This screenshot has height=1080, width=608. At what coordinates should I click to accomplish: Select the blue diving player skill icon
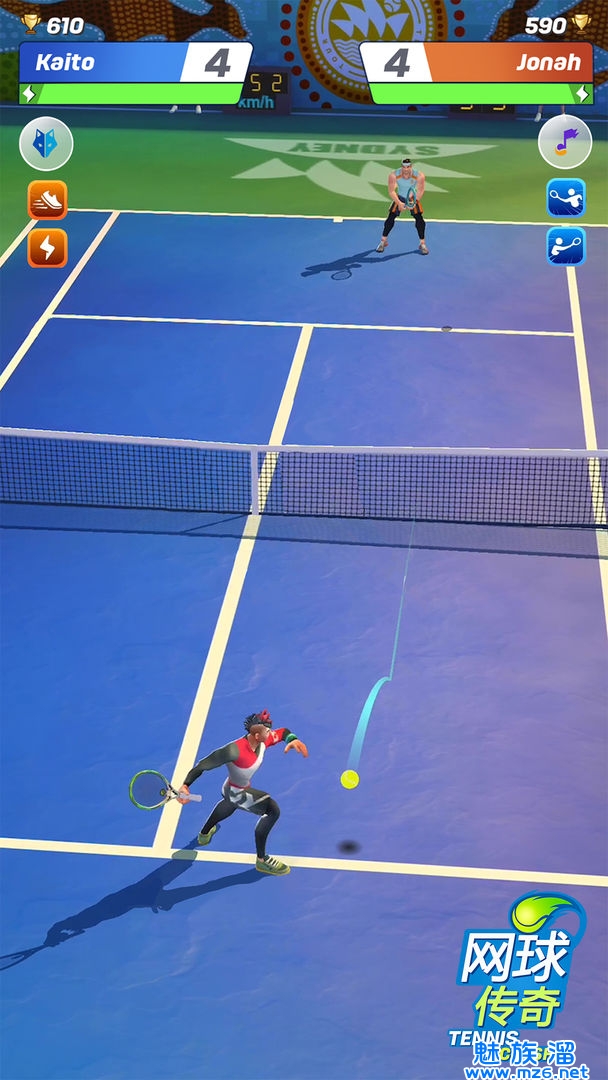[x=565, y=198]
